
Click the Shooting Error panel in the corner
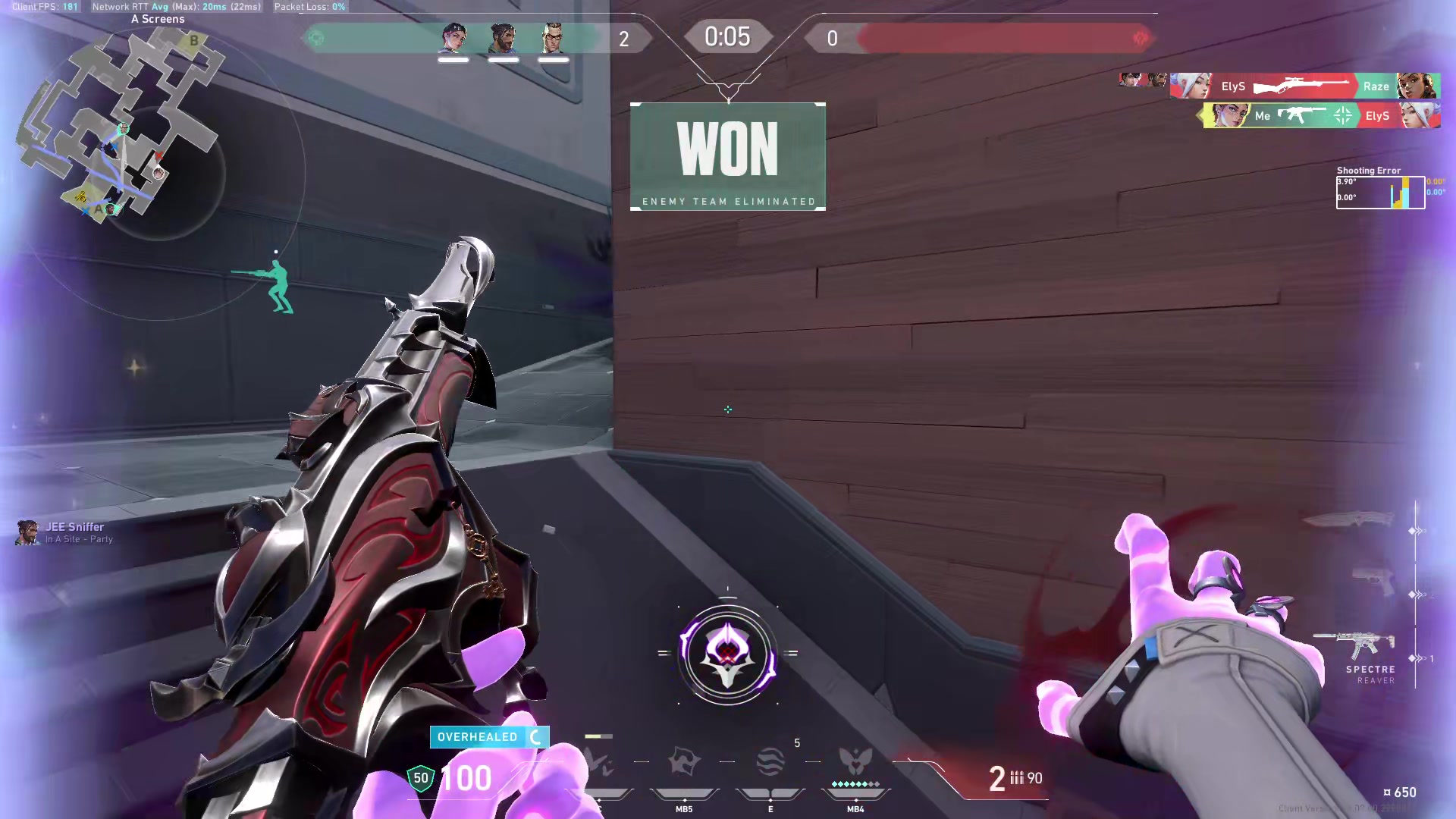click(x=1380, y=190)
